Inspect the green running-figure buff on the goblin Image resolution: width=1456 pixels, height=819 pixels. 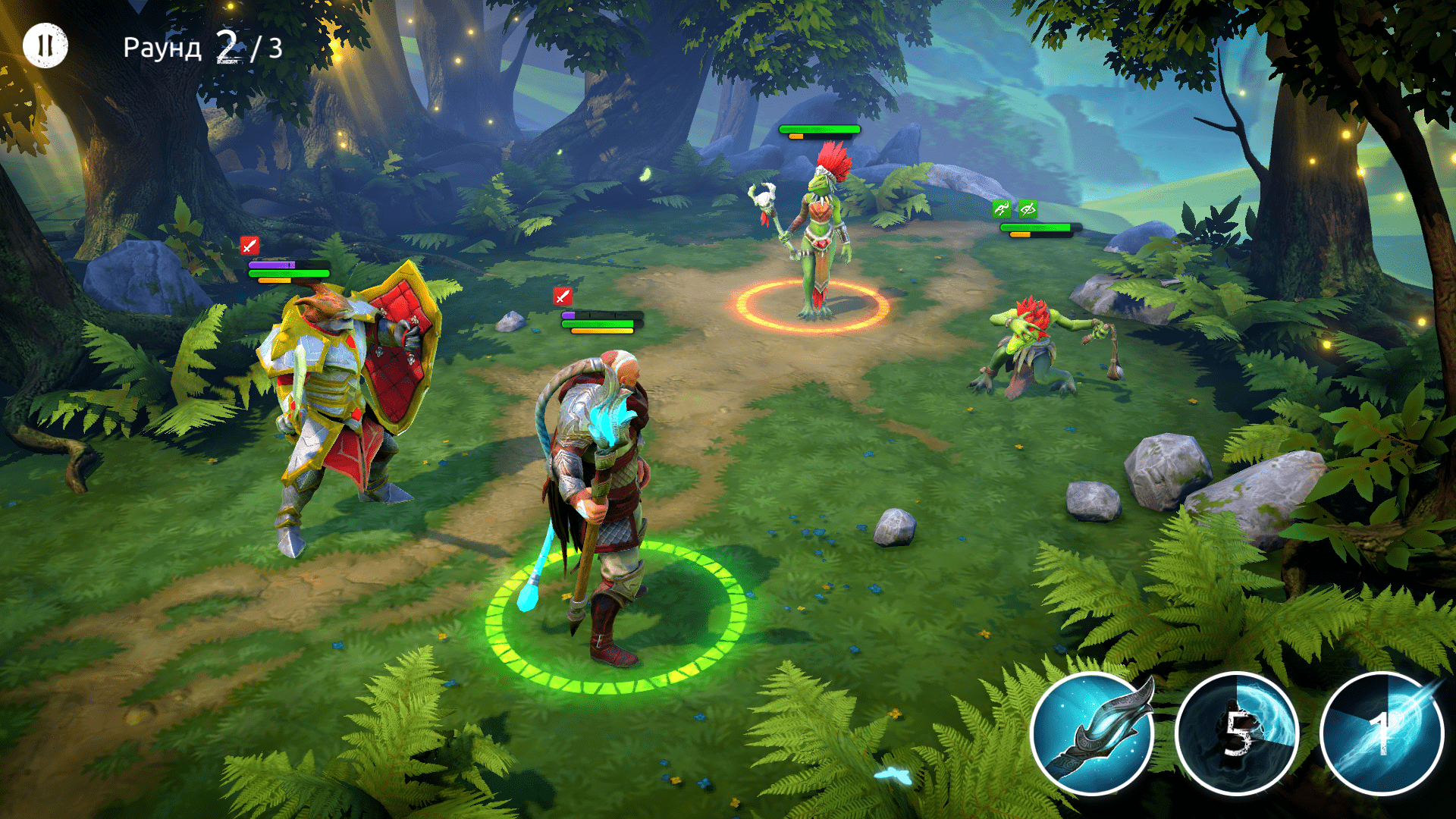click(x=1002, y=209)
